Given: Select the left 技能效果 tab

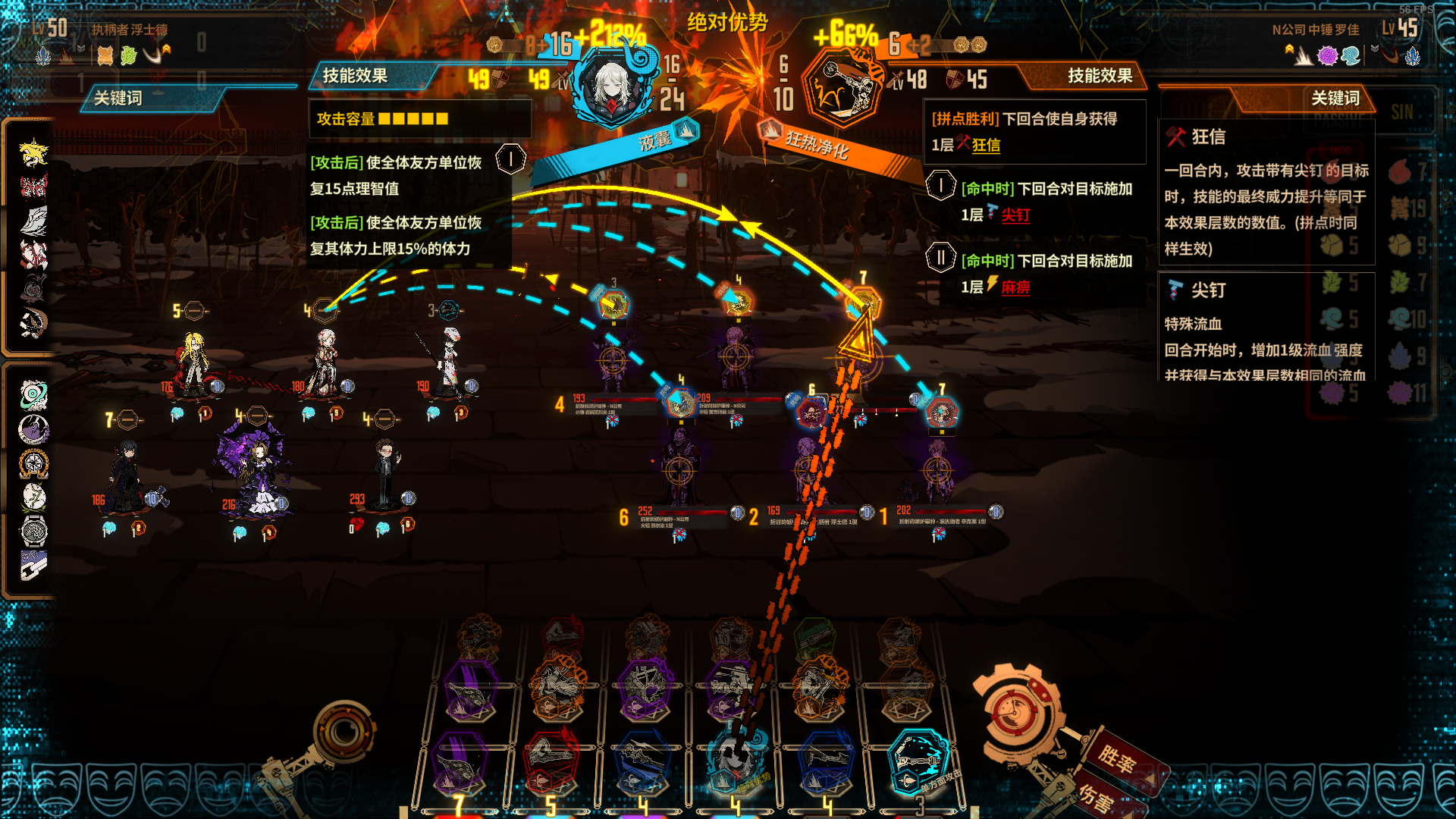Looking at the screenshot, I should point(355,76).
